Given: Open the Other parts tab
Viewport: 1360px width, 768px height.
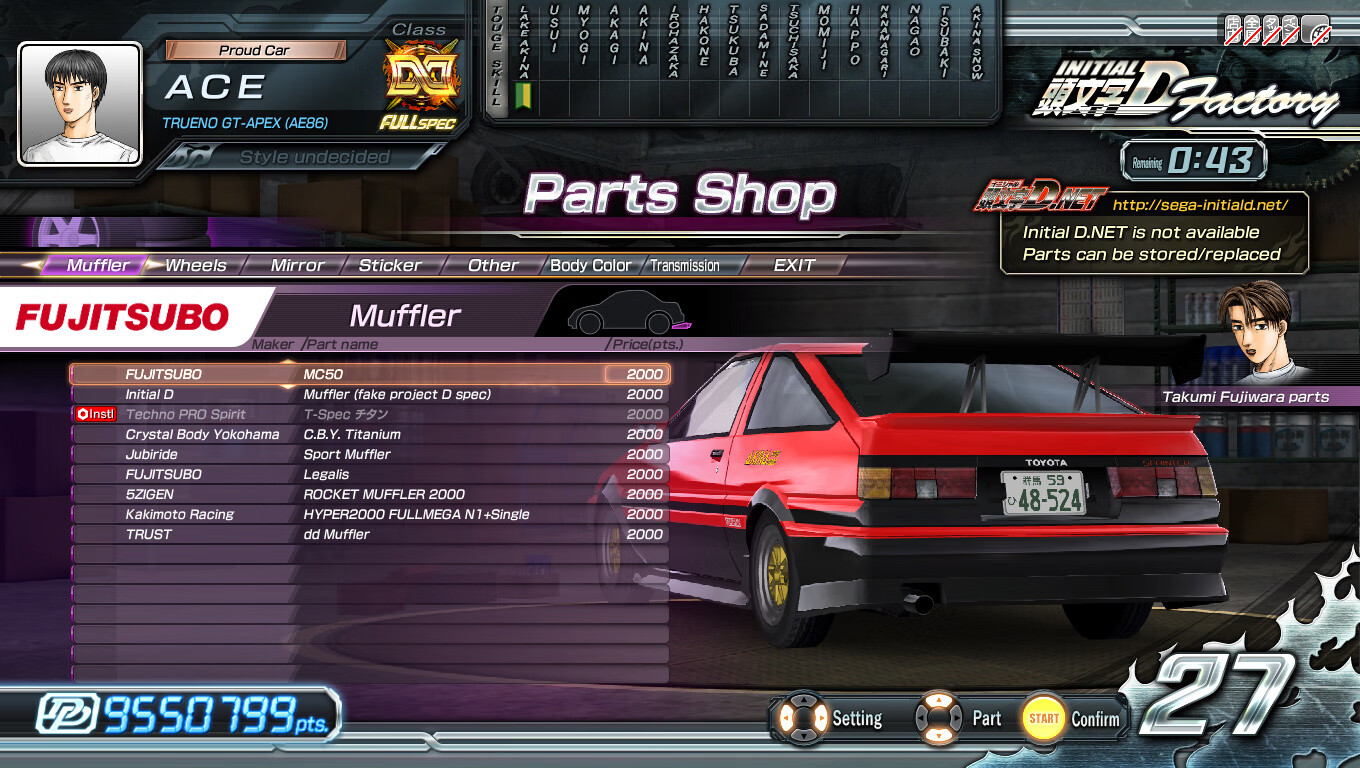Looking at the screenshot, I should pyautogui.click(x=493, y=266).
